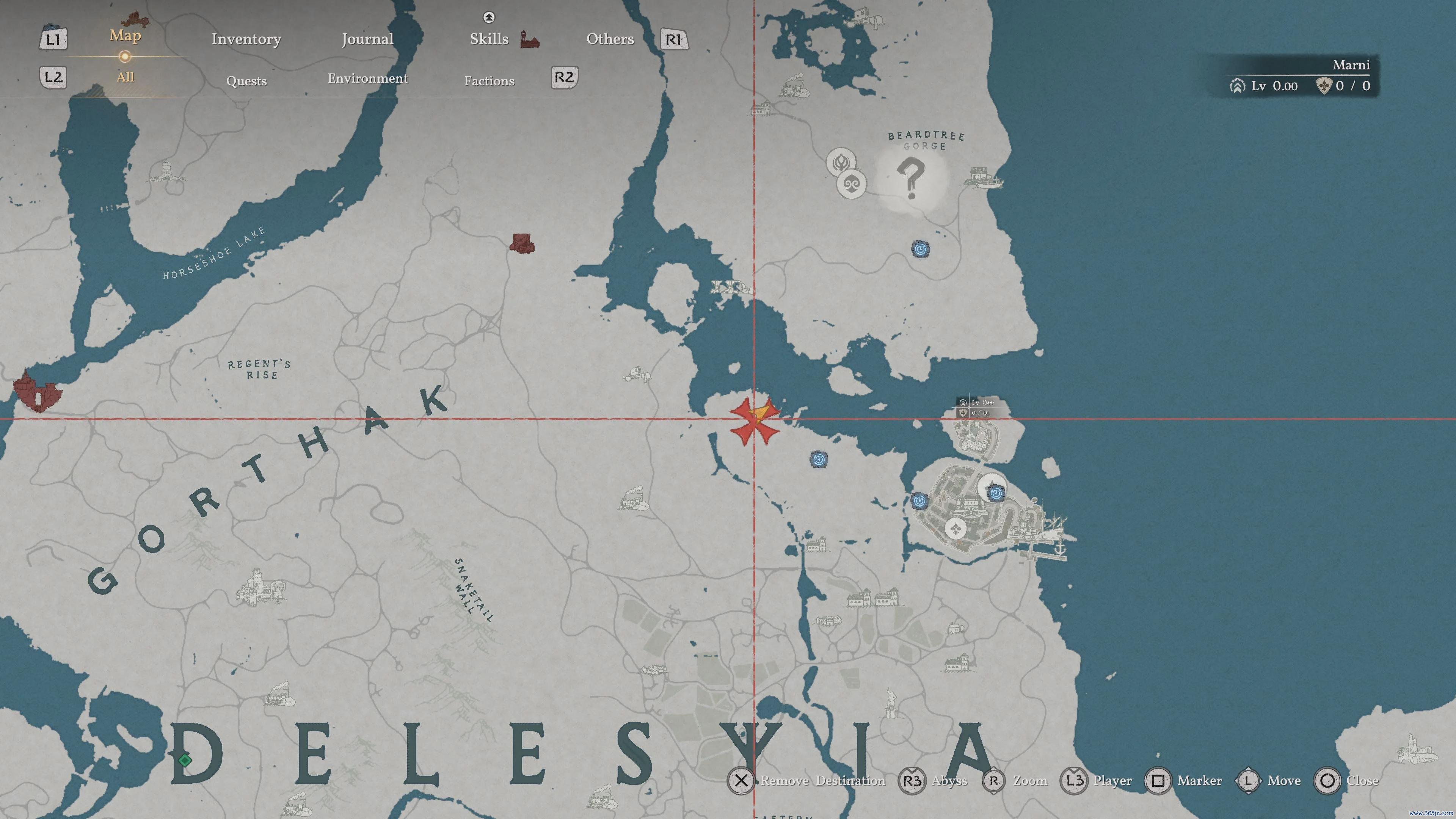Select the white flame-leaf emblem marker
1456x819 pixels.
pyautogui.click(x=841, y=162)
